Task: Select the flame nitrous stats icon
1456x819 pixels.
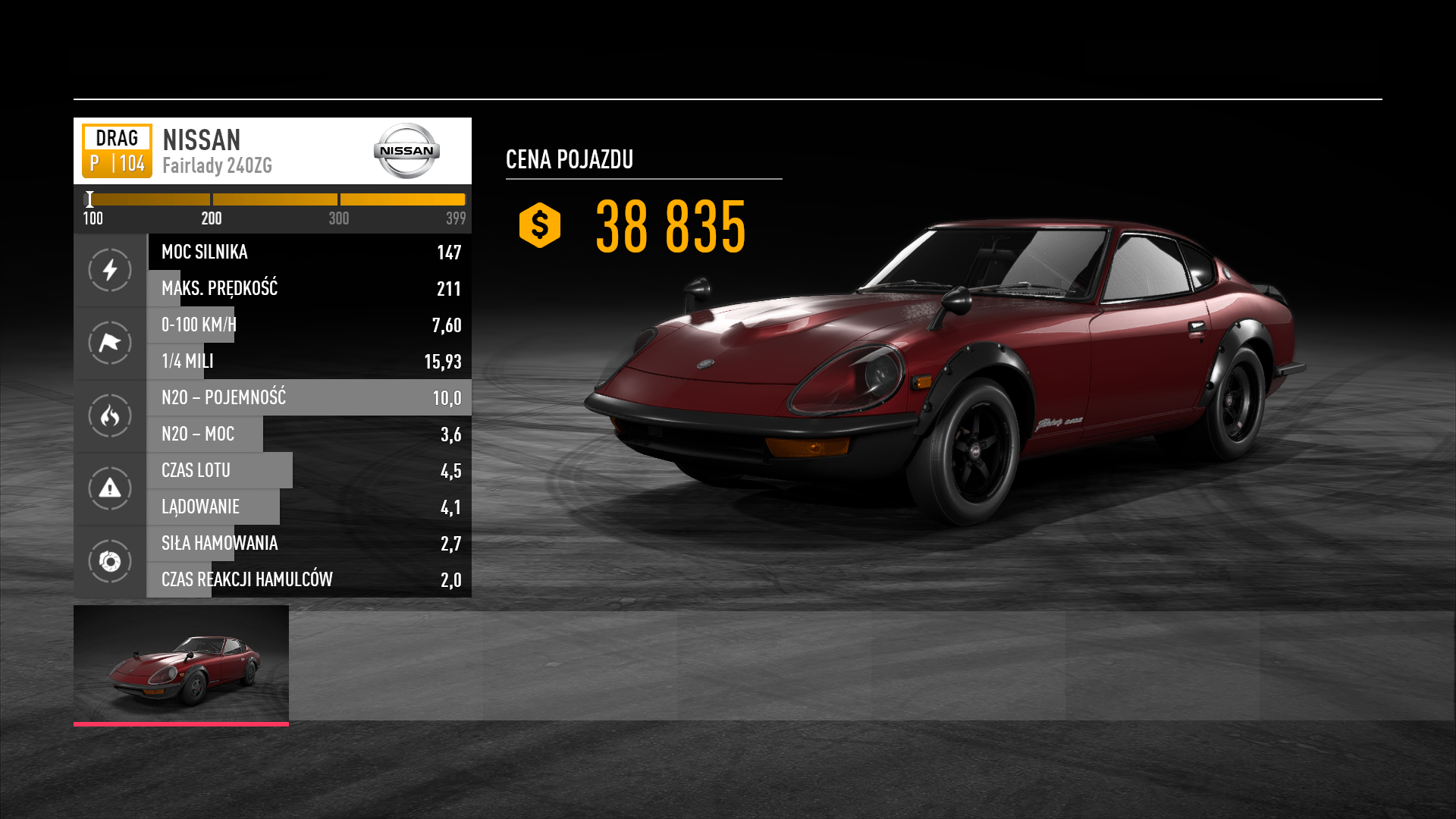Action: [110, 416]
